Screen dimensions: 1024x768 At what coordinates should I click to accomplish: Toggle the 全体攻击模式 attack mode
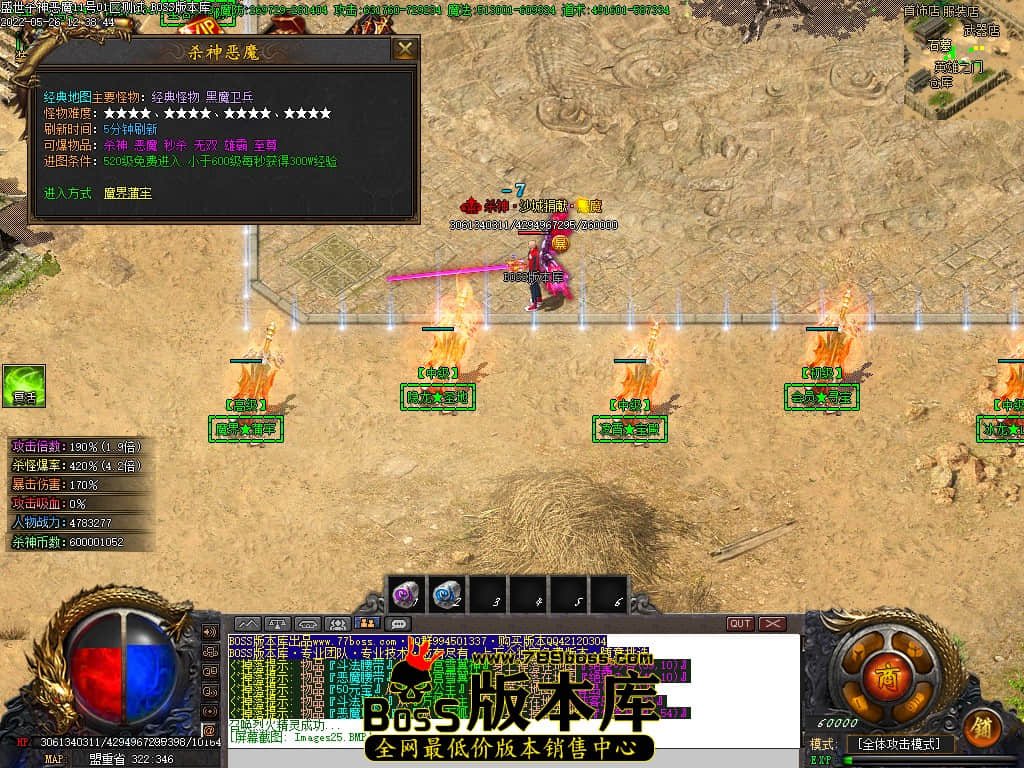pyautogui.click(x=900, y=745)
